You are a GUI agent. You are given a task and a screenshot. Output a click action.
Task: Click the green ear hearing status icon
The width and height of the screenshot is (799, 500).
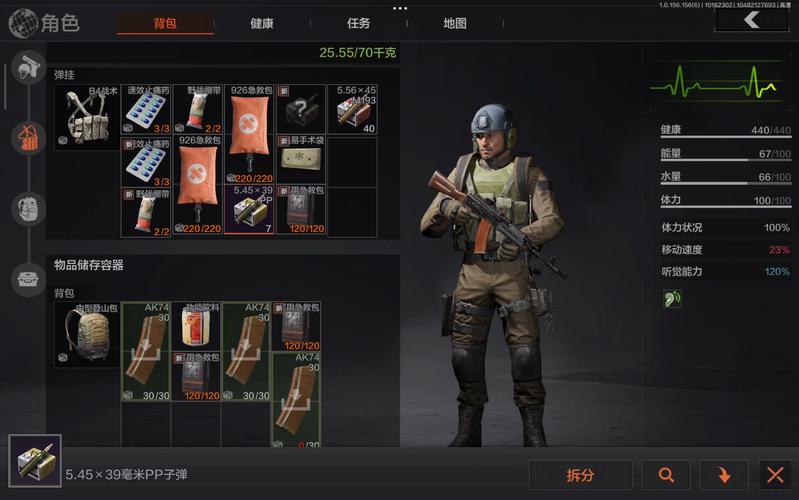point(672,298)
